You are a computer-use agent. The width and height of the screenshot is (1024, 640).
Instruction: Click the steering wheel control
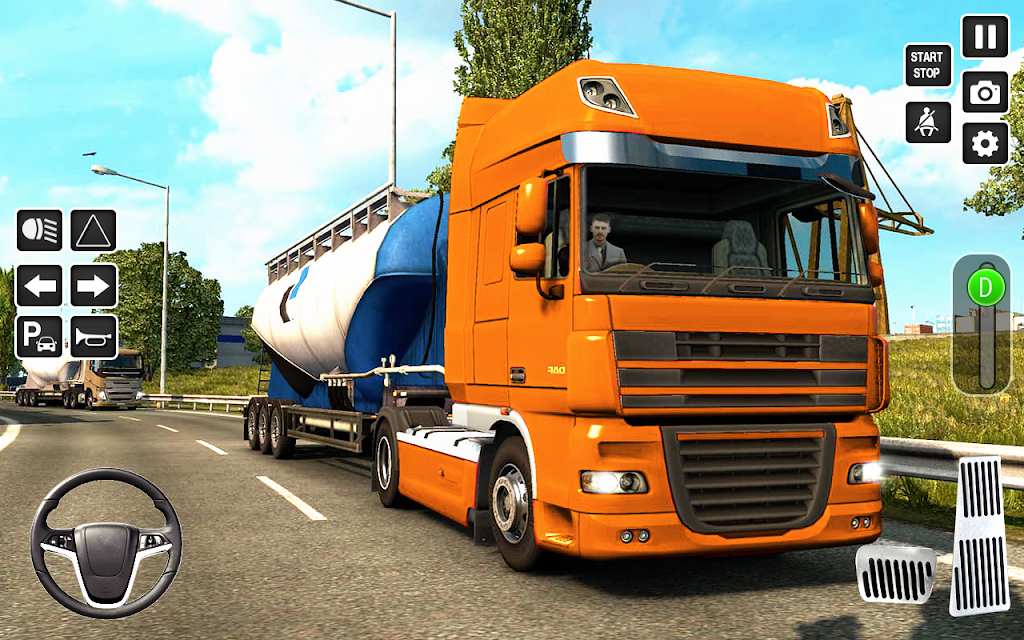pos(105,542)
